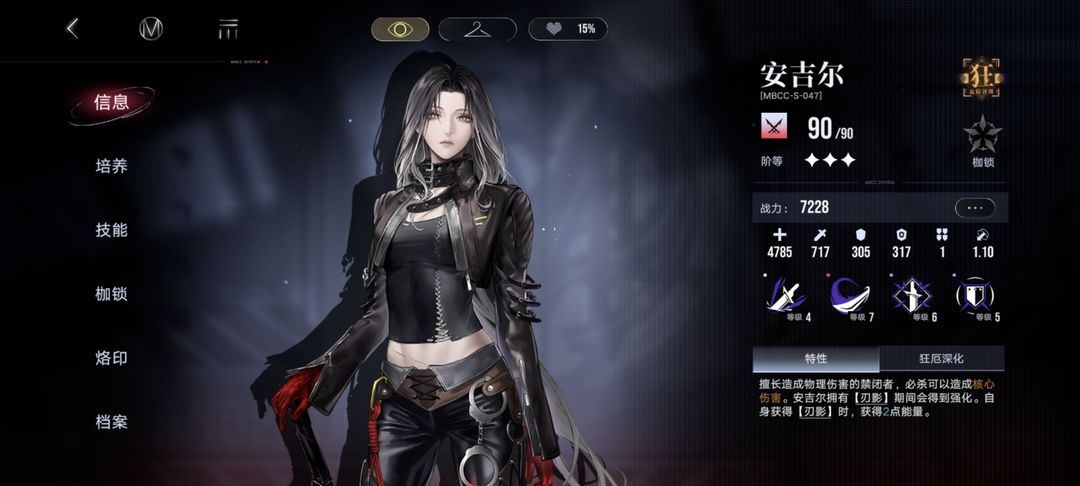This screenshot has height=486, width=1080.
Task: Open the 档案 menu entry
Action: (x=111, y=422)
